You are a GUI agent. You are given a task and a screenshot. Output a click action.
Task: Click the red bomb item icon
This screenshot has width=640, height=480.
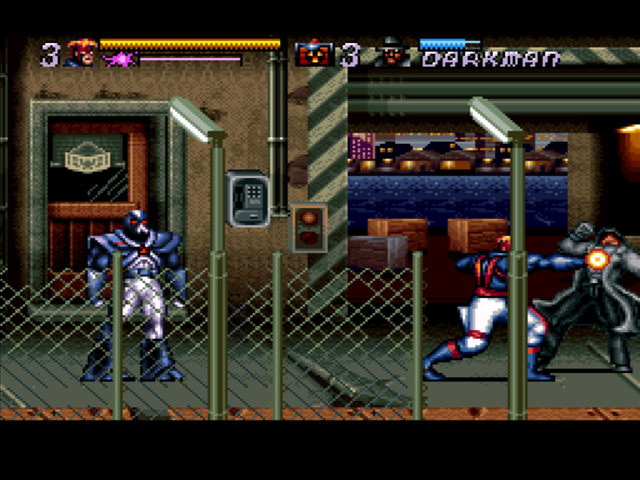pyautogui.click(x=315, y=54)
